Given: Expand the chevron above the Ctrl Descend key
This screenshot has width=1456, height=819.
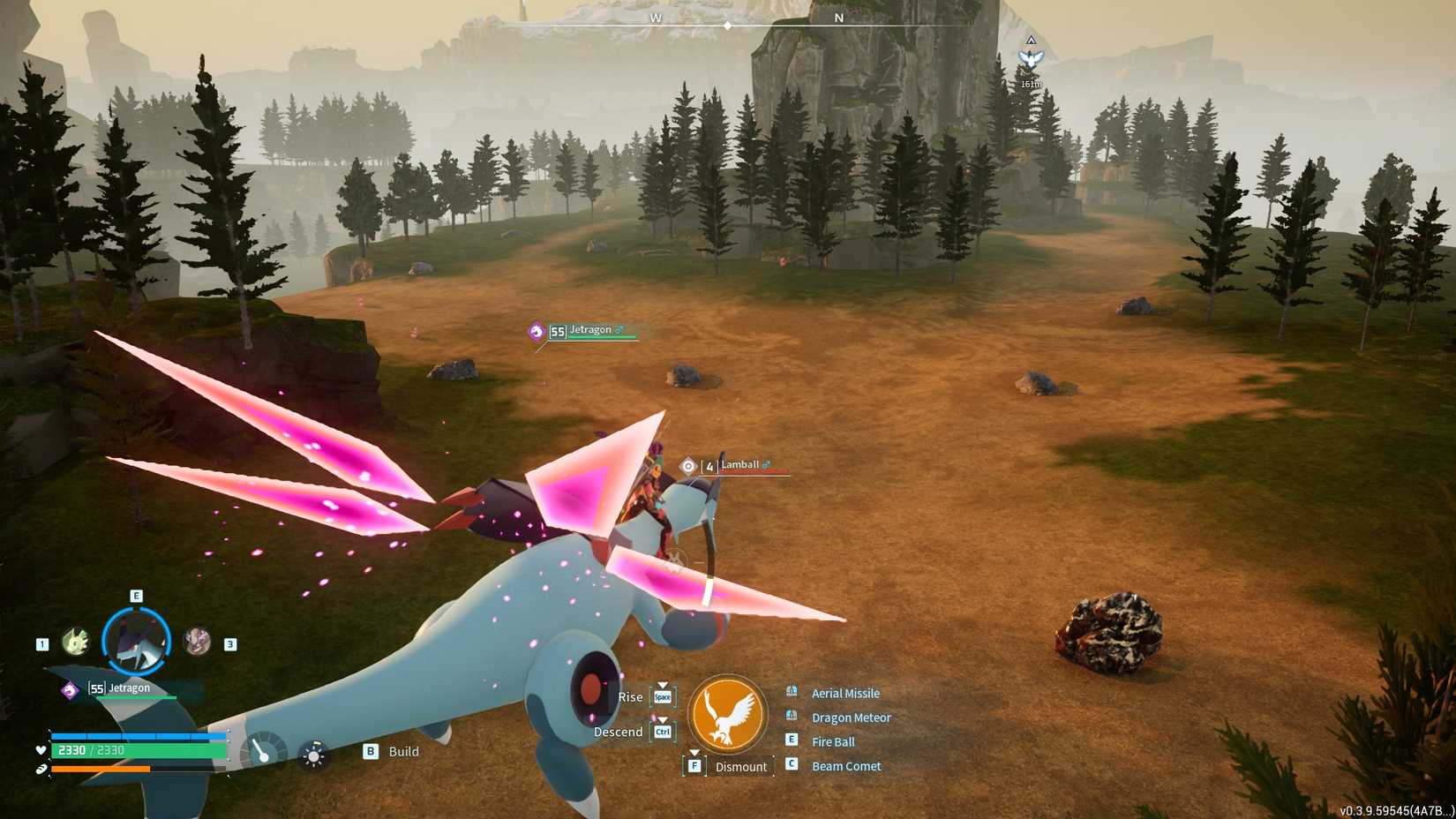Looking at the screenshot, I should click(x=663, y=718).
